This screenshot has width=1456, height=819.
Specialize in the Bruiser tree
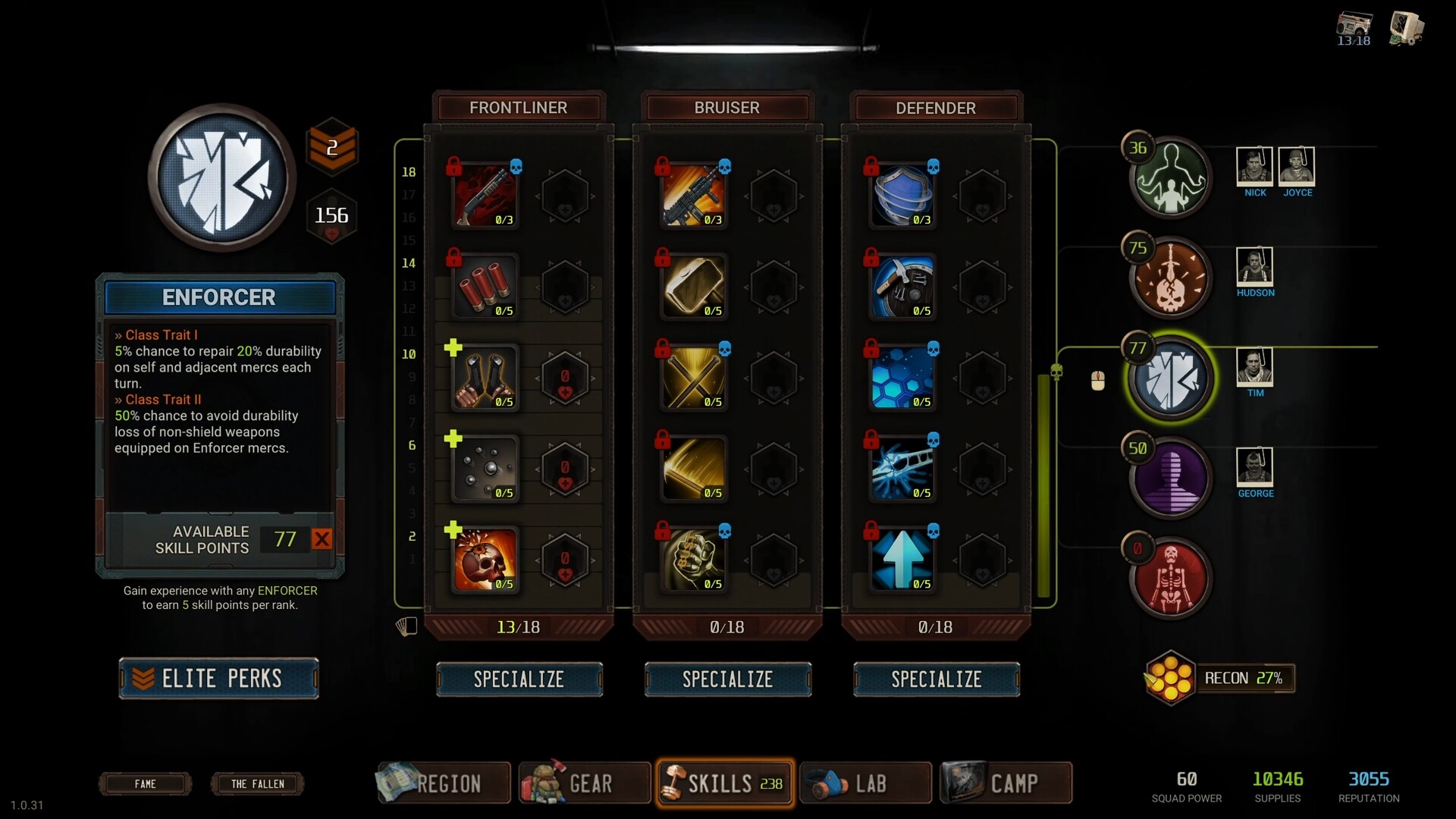[x=727, y=679]
